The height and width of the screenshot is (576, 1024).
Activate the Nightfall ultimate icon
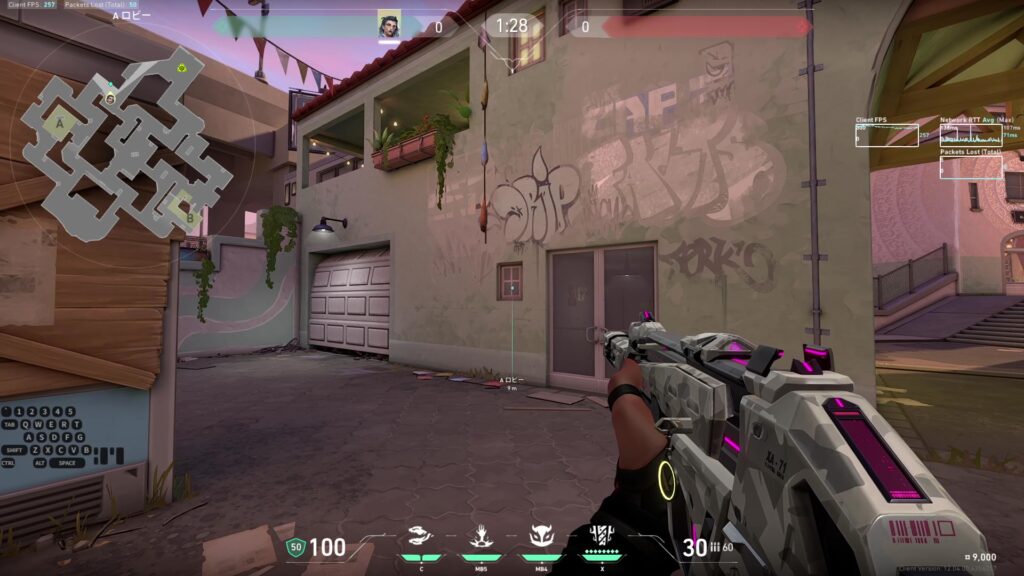click(601, 535)
